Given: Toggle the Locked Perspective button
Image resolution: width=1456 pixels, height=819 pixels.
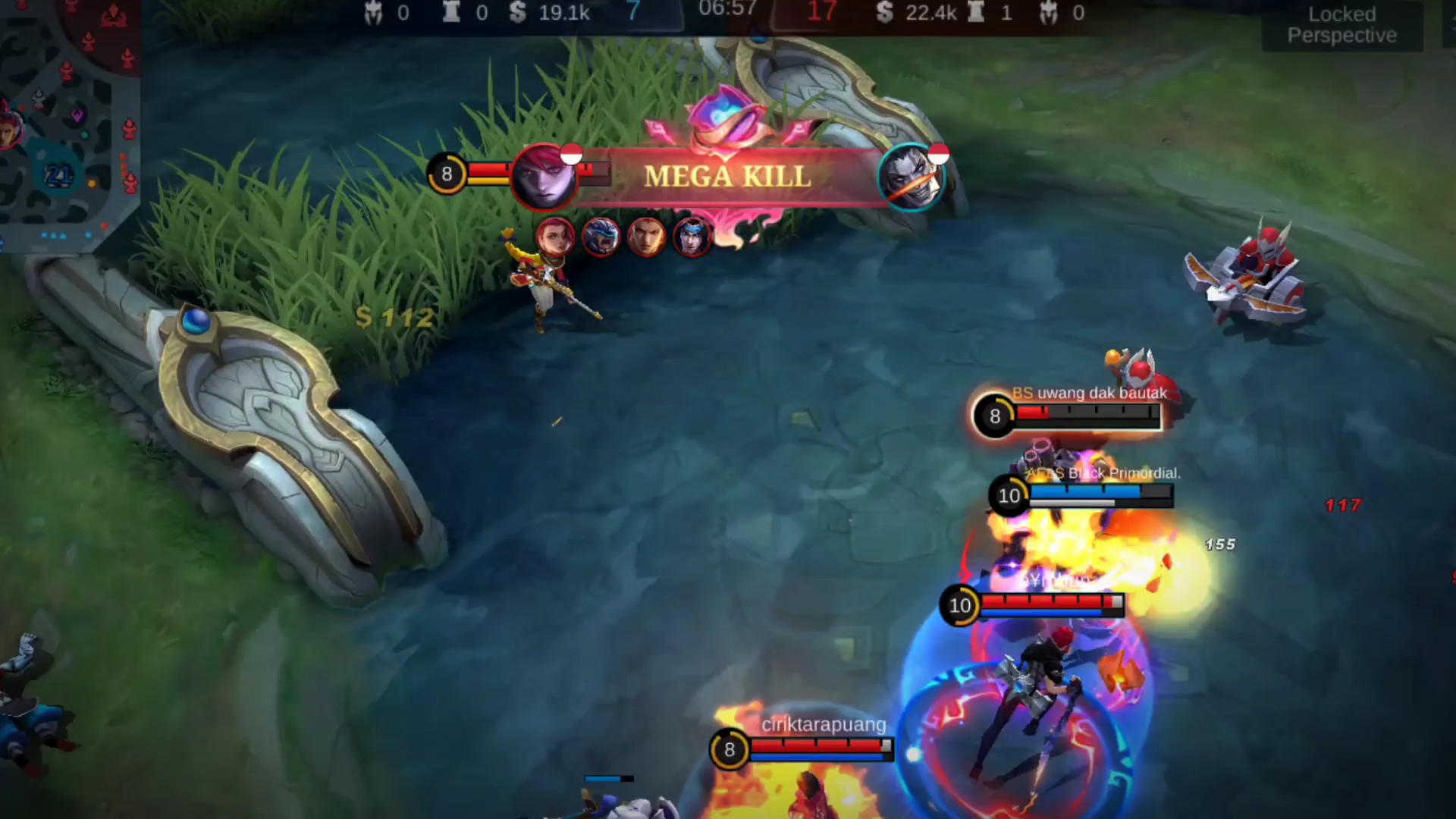Looking at the screenshot, I should (x=1341, y=25).
